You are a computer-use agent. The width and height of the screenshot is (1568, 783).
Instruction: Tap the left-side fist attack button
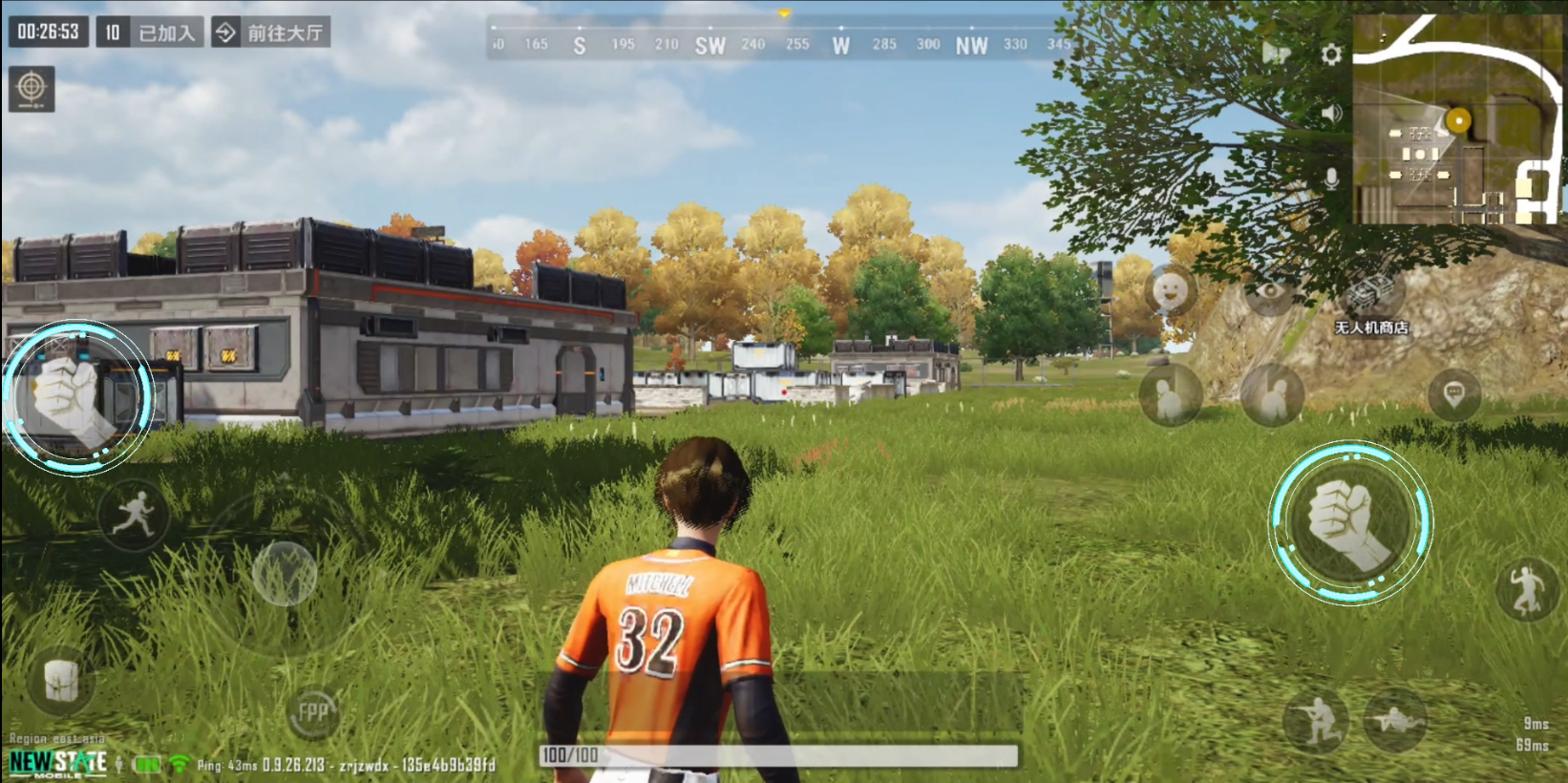(x=76, y=396)
